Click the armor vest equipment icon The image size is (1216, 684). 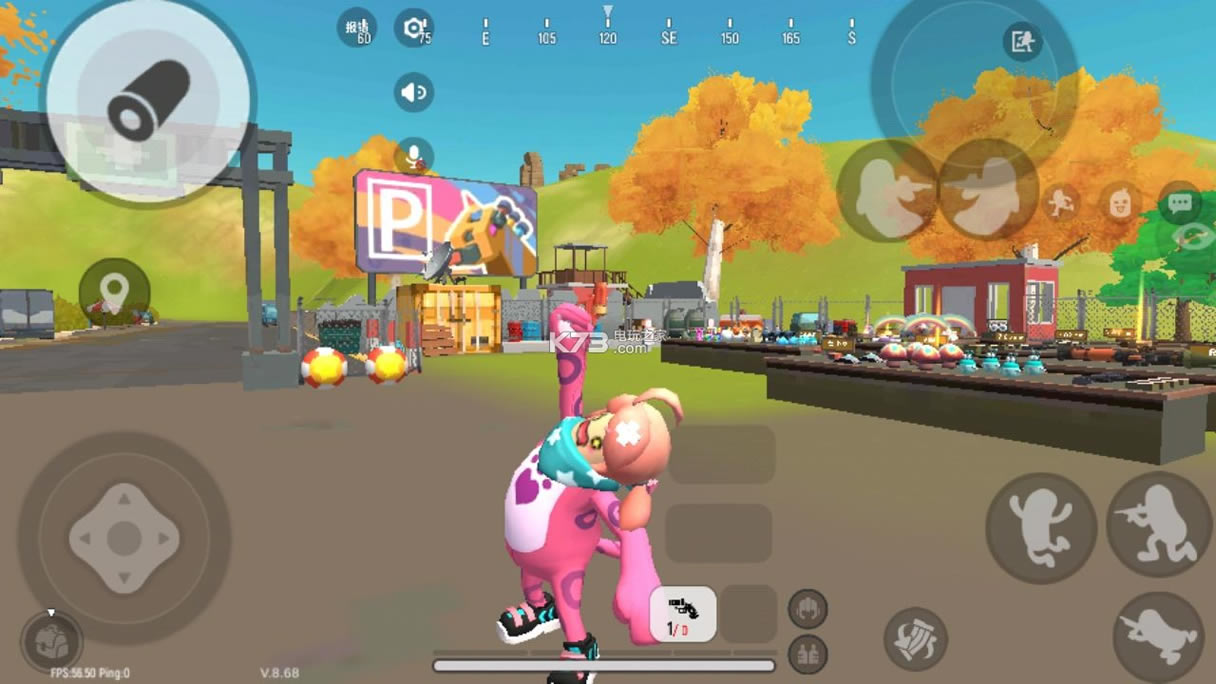click(x=807, y=654)
